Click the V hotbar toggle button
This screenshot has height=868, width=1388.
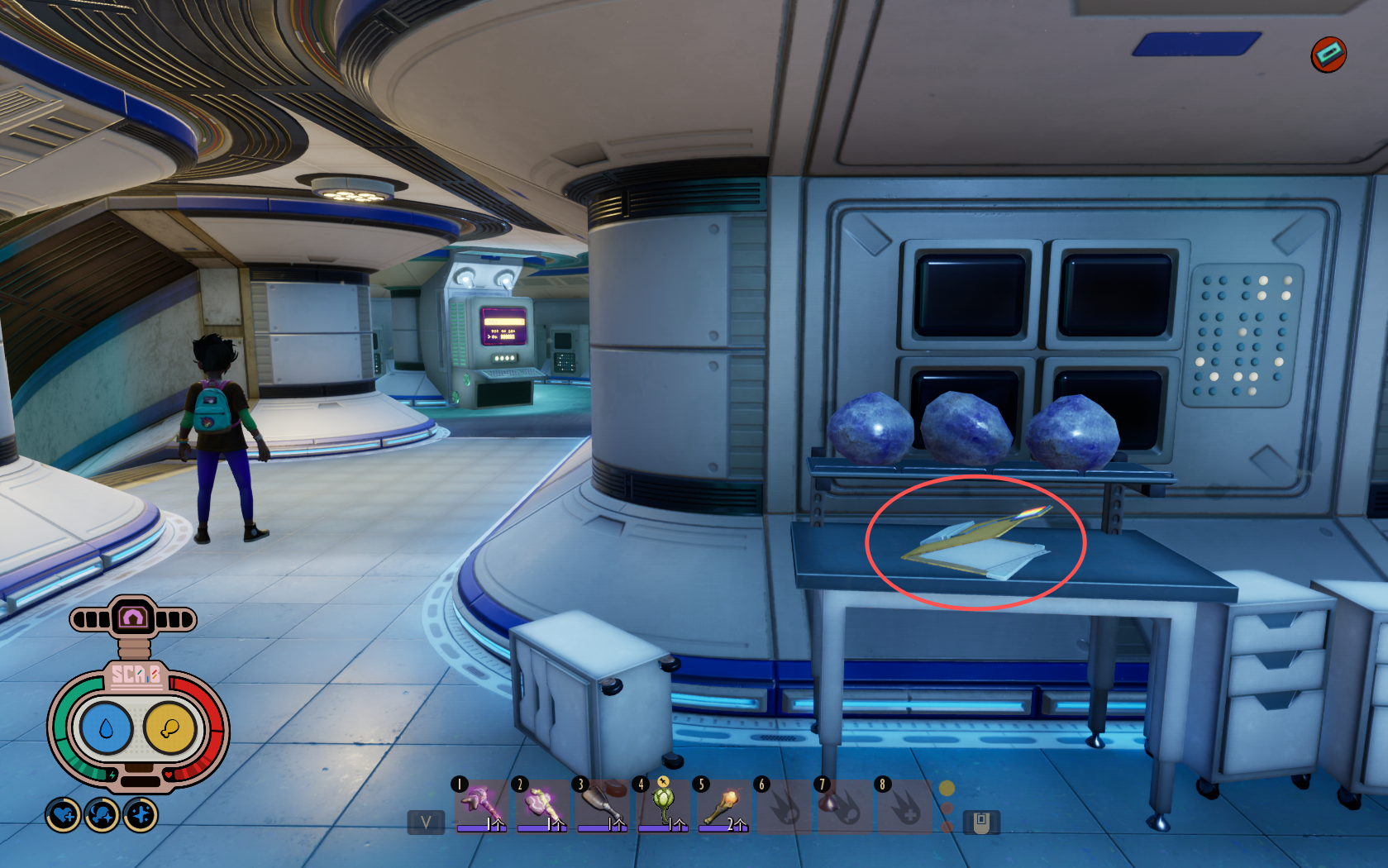click(426, 823)
